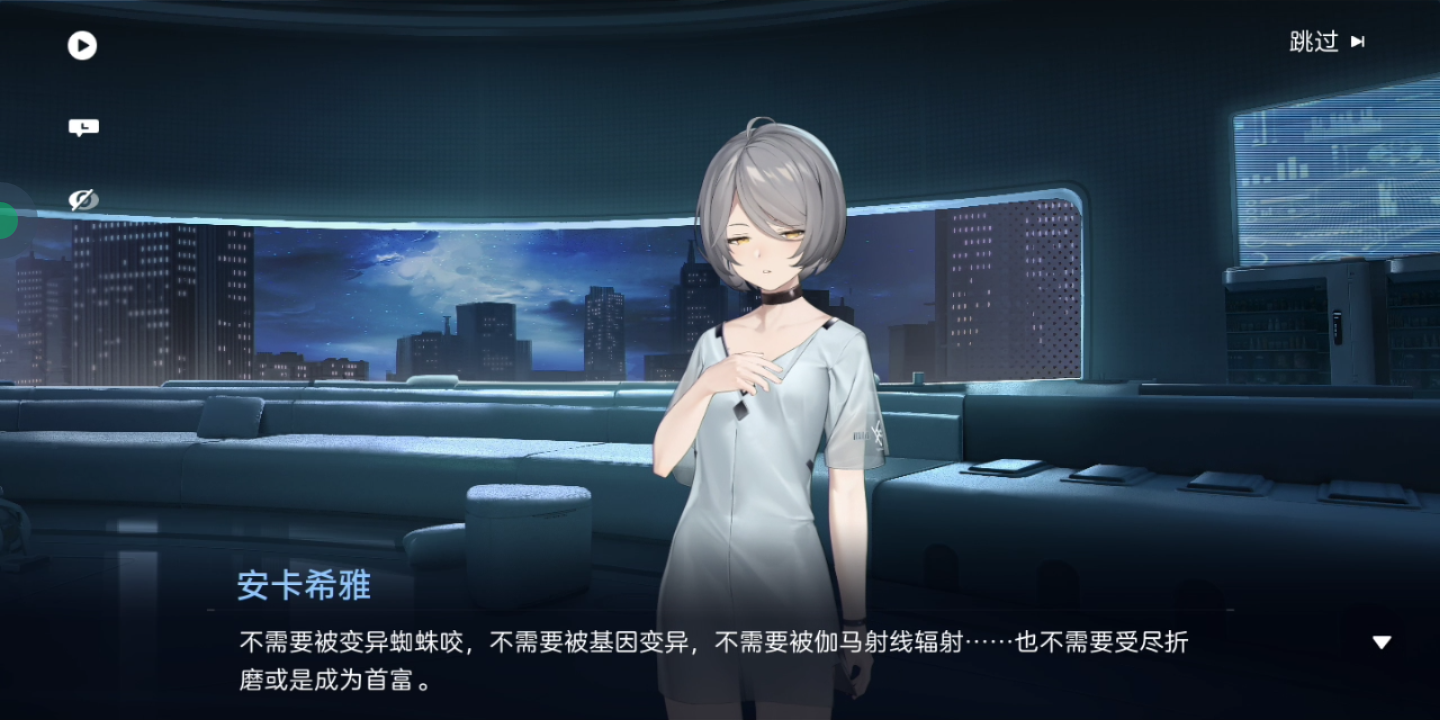
Task: Toggle auto-play with the play icon
Action: tap(82, 46)
